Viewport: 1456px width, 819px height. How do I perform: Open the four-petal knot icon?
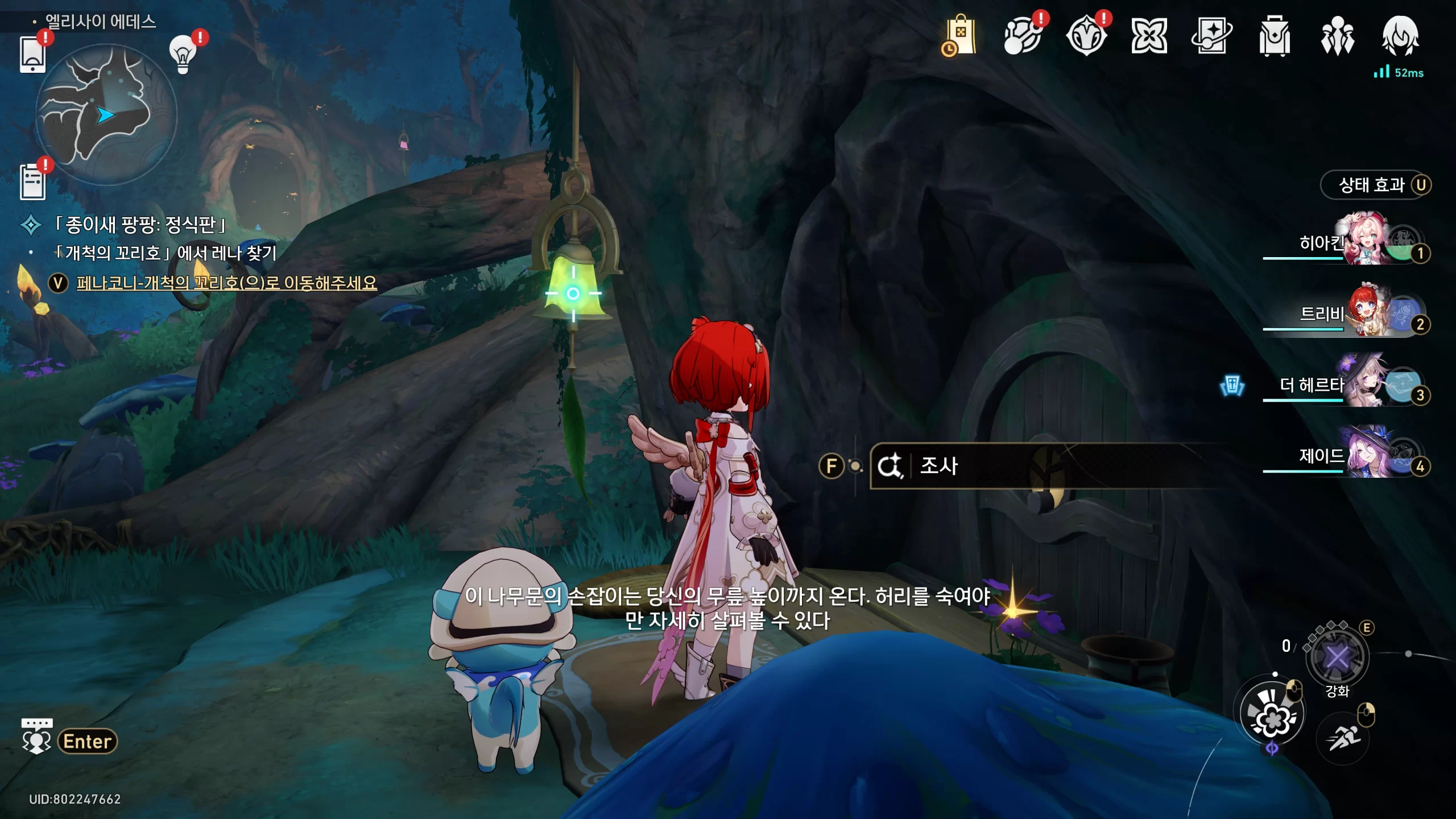[1149, 36]
